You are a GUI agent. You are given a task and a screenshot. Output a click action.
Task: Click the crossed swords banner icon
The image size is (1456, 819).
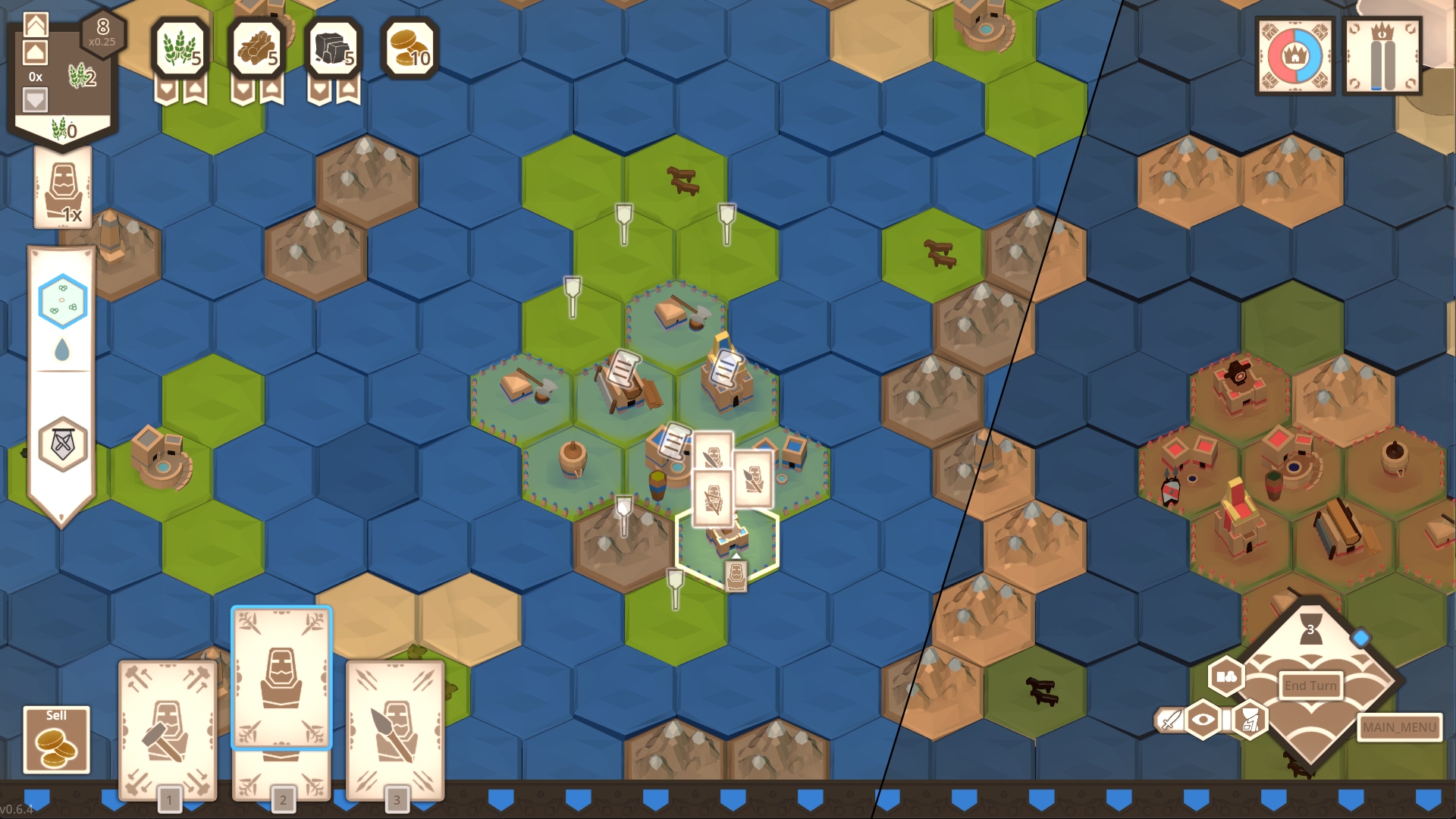(63, 444)
